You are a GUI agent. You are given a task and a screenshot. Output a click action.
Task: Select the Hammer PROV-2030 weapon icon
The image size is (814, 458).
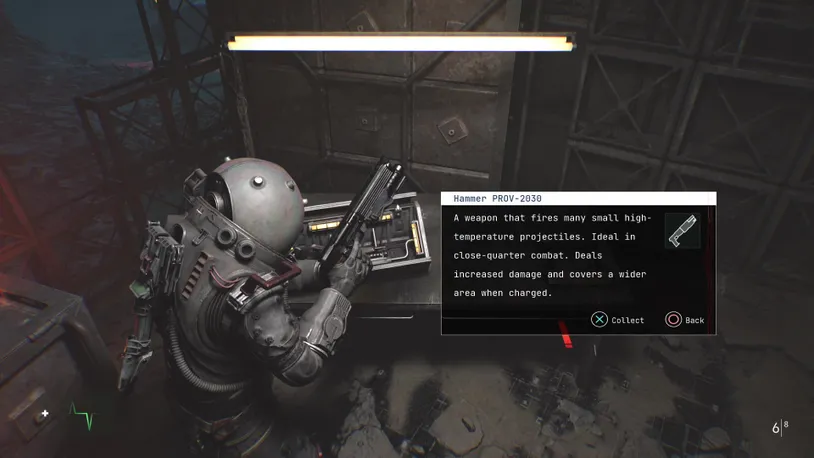pyautogui.click(x=682, y=231)
